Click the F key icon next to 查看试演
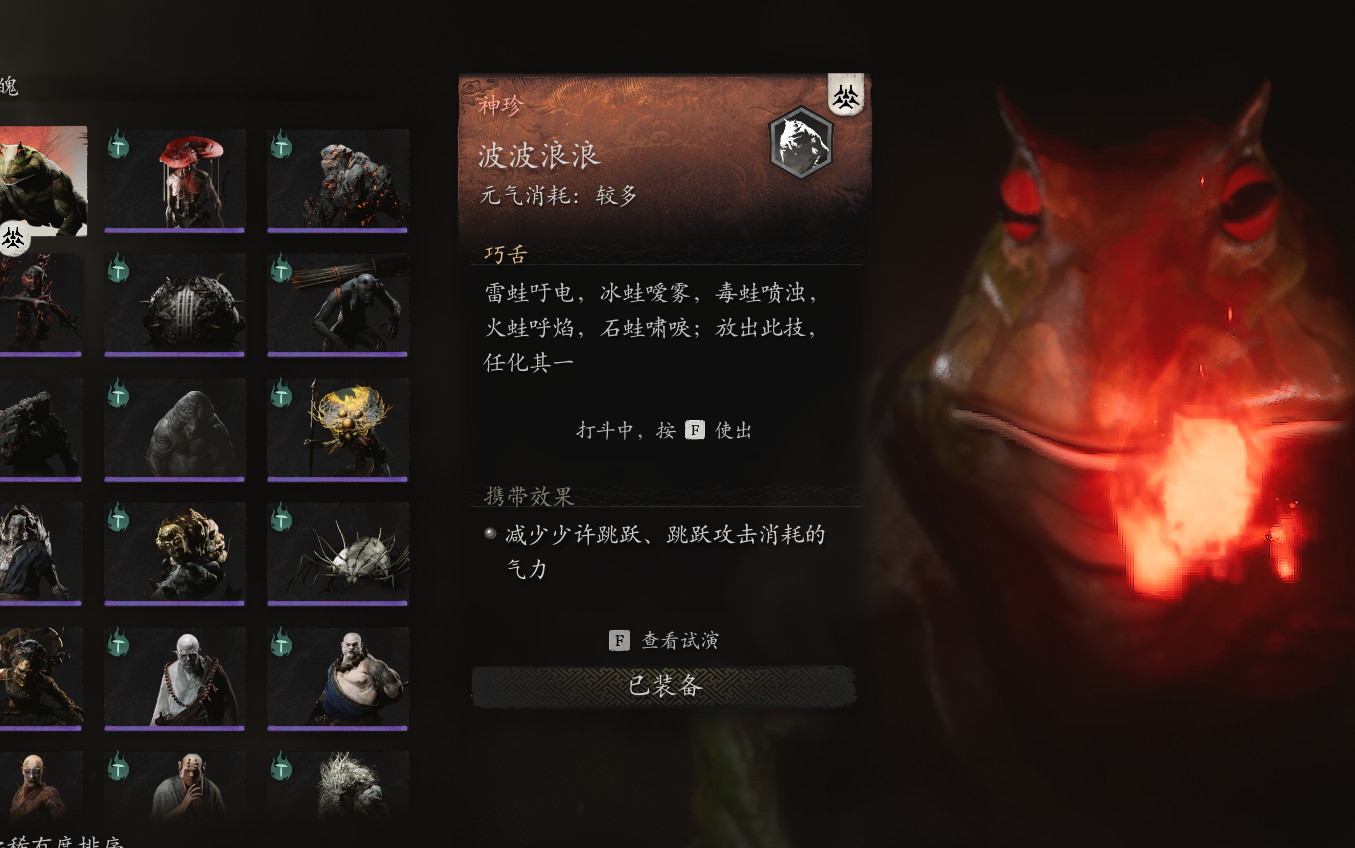Screen dimensions: 1355x848 tap(618, 640)
